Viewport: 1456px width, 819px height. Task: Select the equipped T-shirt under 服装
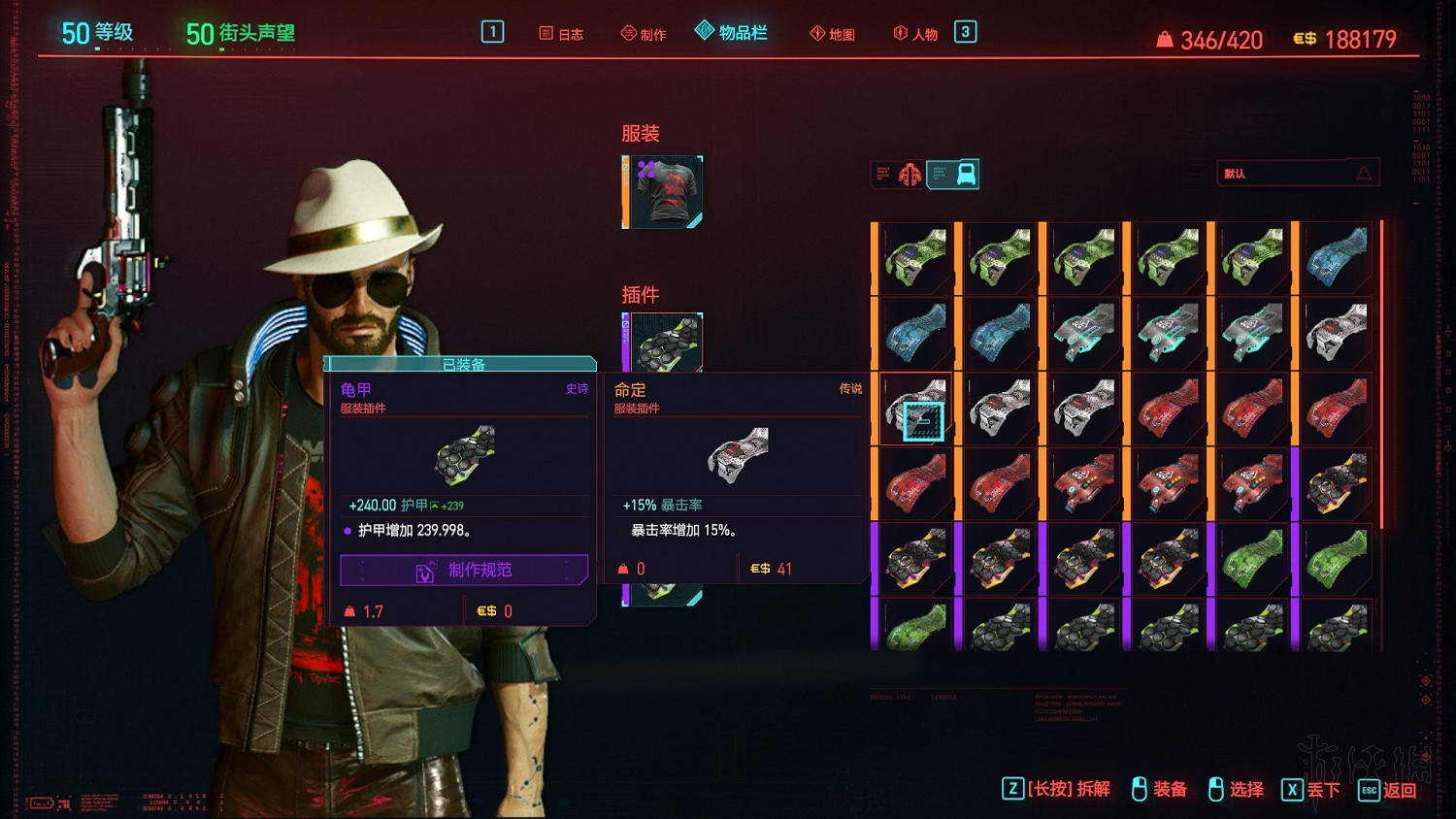pyautogui.click(x=664, y=192)
